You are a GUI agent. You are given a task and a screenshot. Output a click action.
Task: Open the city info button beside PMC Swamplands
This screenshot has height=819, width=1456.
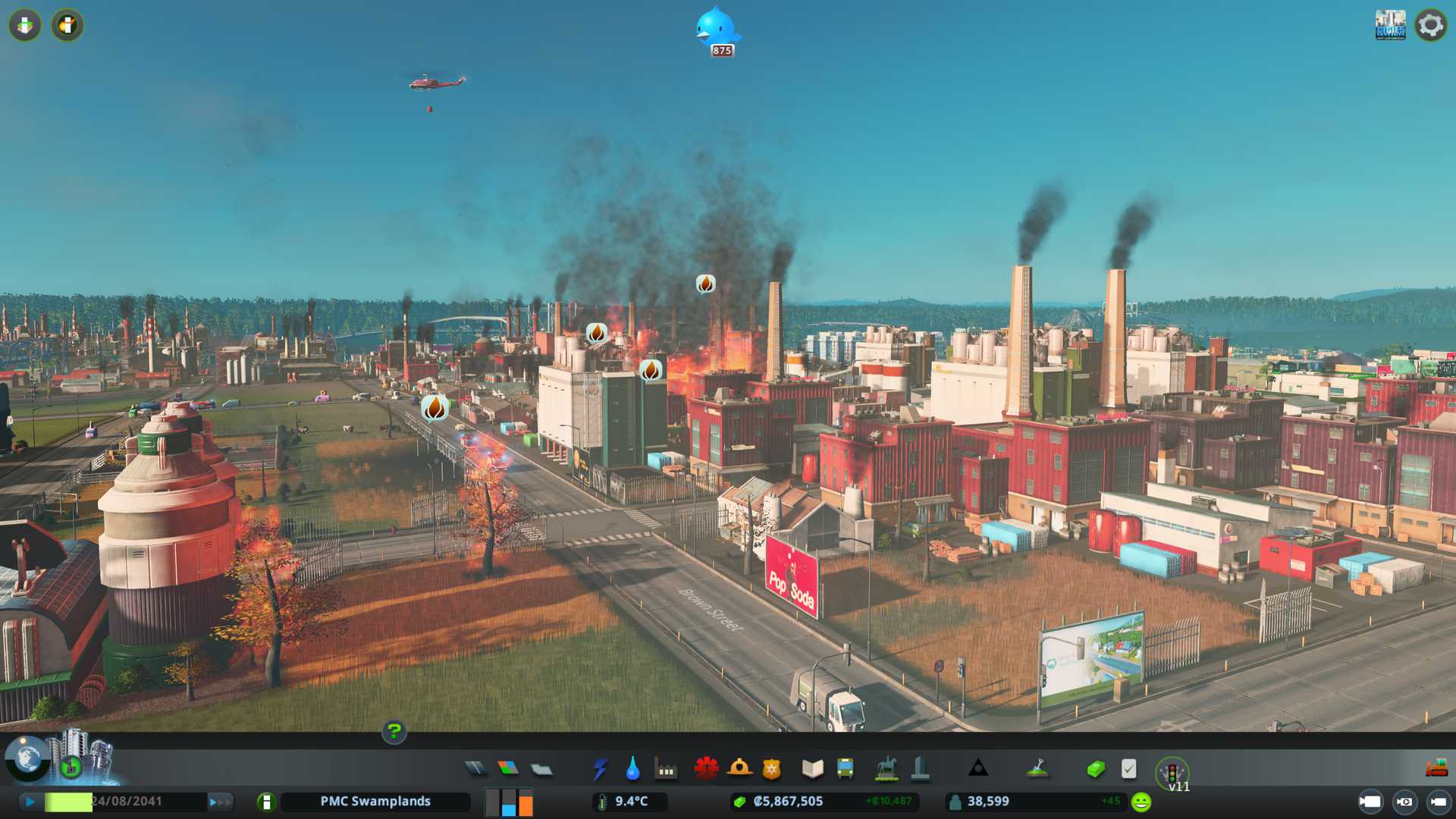266,802
